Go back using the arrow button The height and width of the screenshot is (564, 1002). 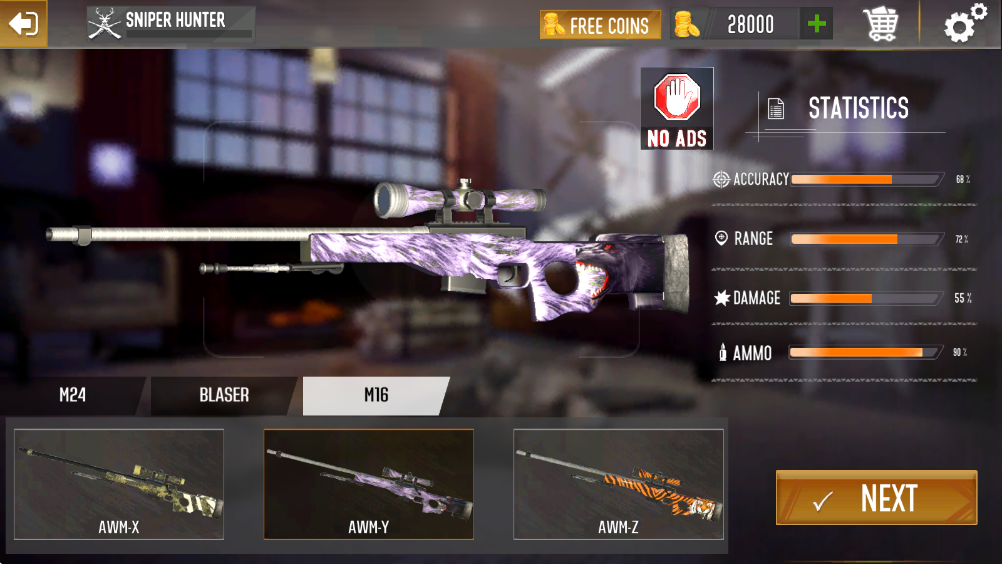point(22,23)
